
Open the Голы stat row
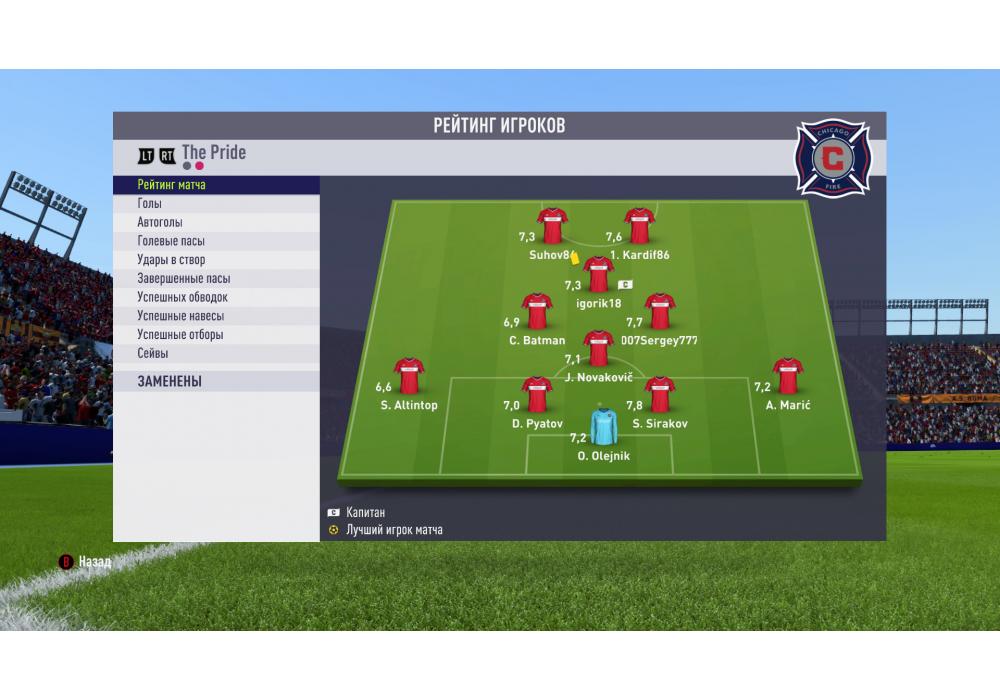click(215, 204)
